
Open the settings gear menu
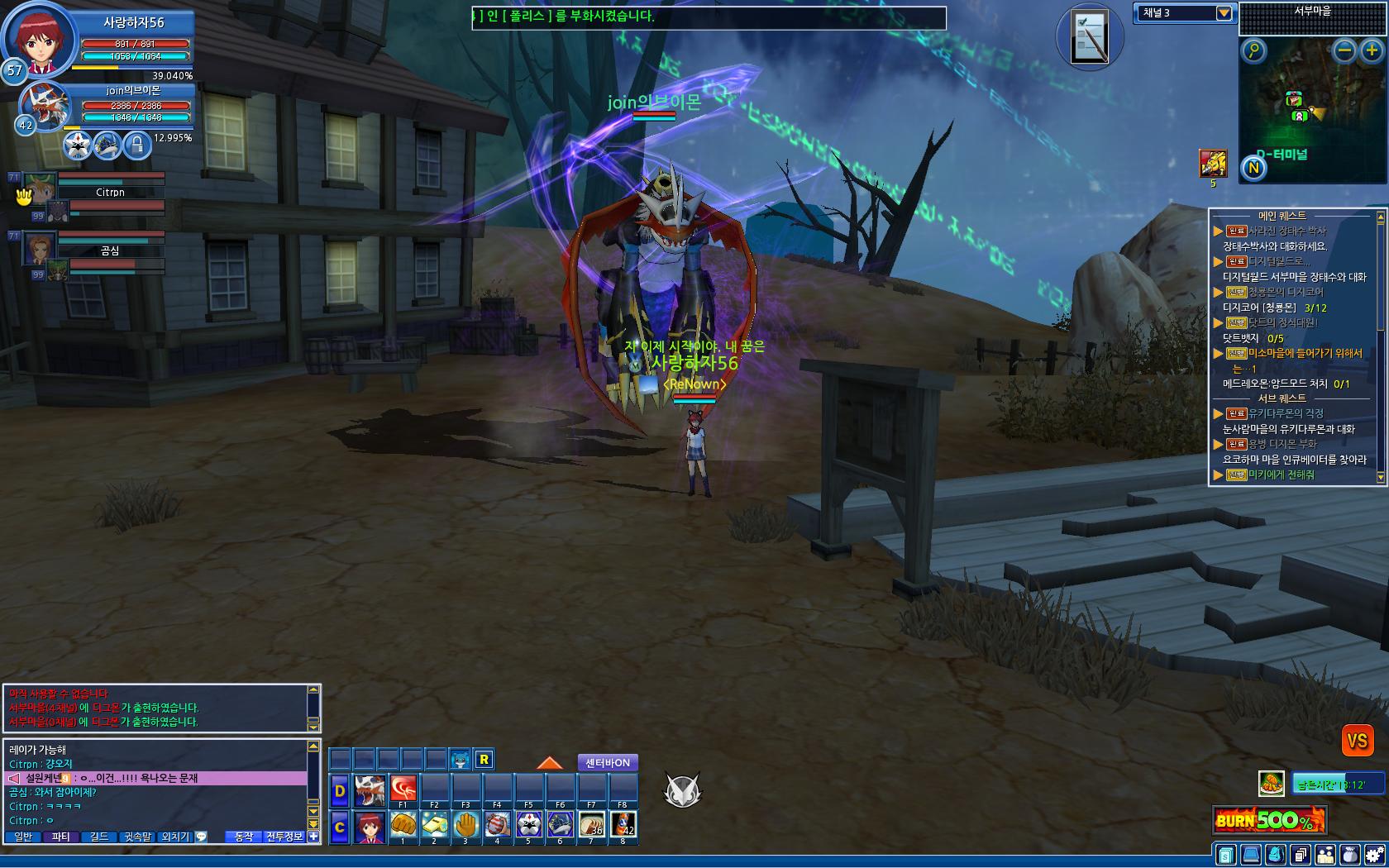1374,855
